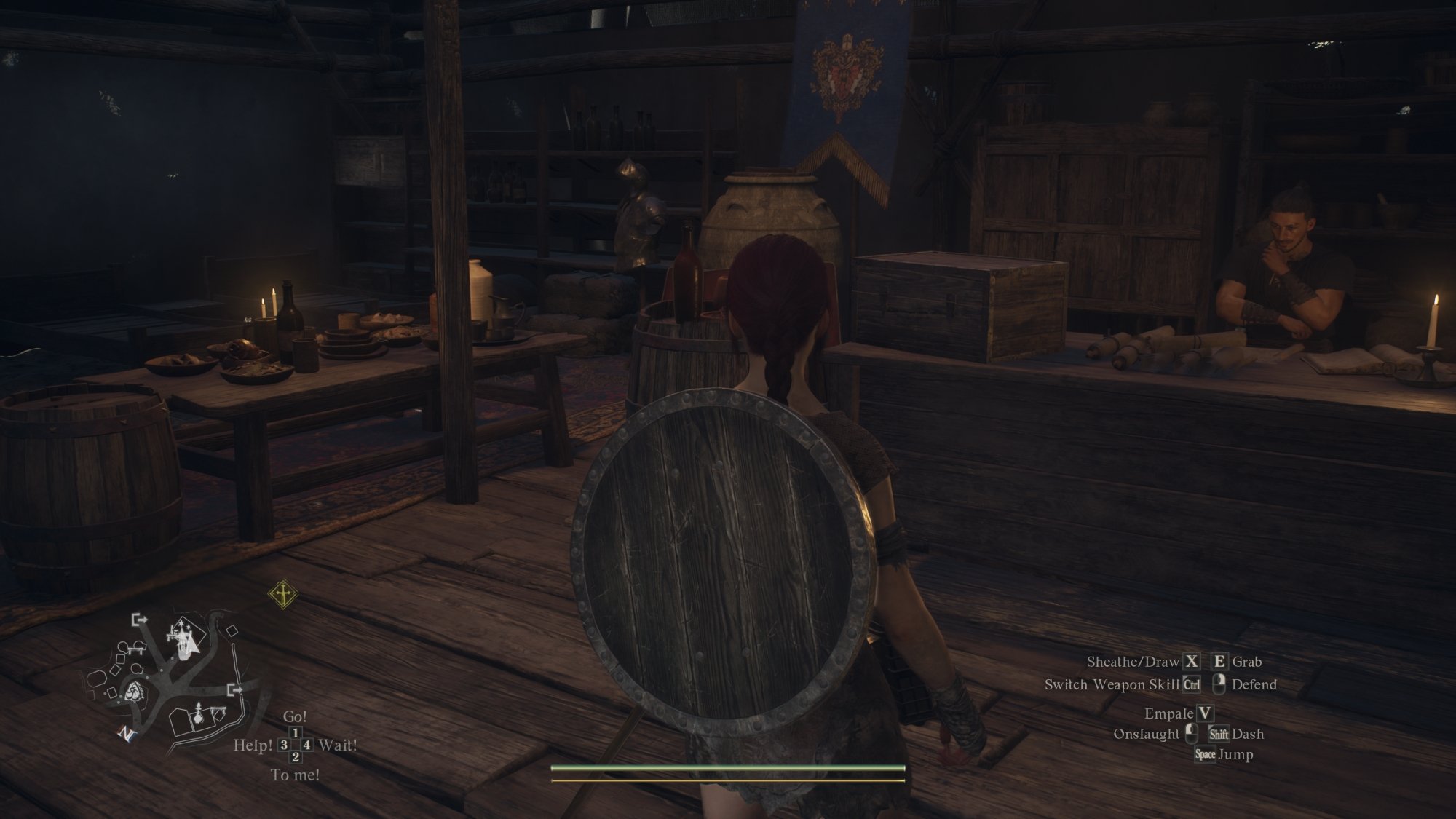
Task: Click the E key icon for Grab
Action: pos(1220,662)
